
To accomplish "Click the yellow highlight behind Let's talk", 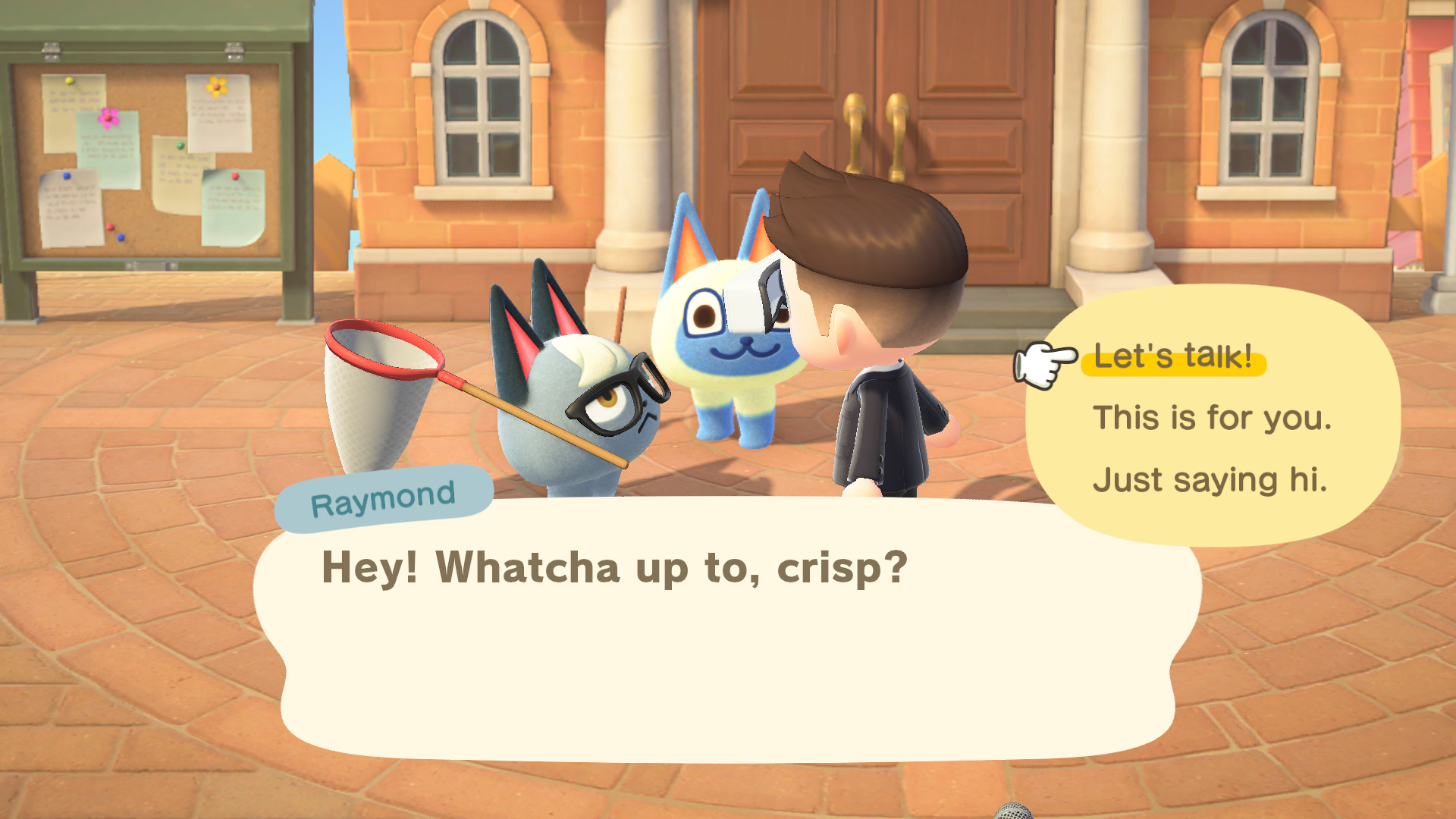I will coord(1174,359).
